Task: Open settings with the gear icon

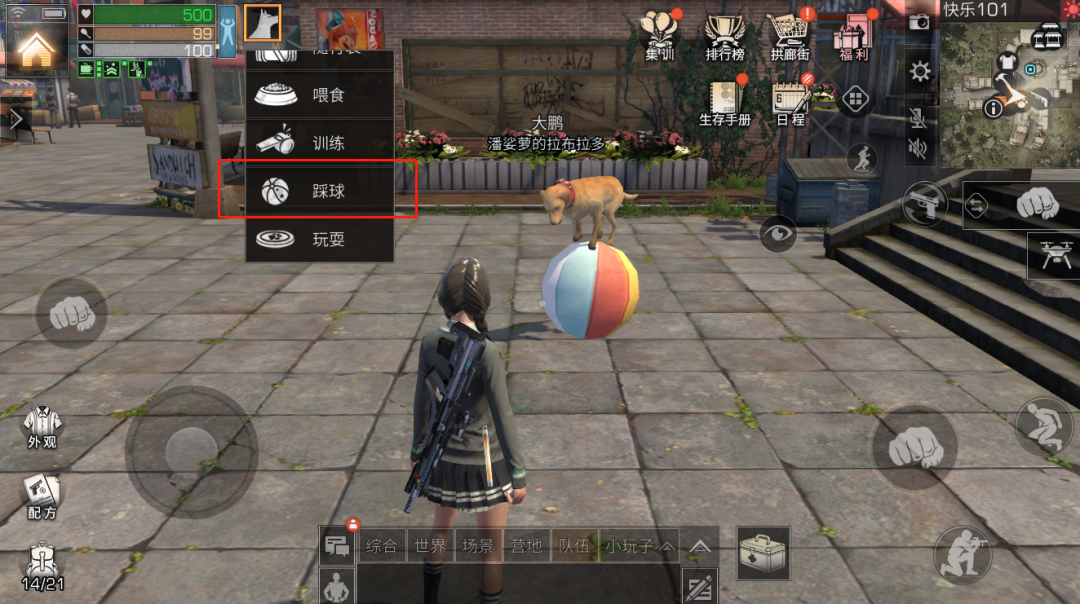Action: (920, 71)
